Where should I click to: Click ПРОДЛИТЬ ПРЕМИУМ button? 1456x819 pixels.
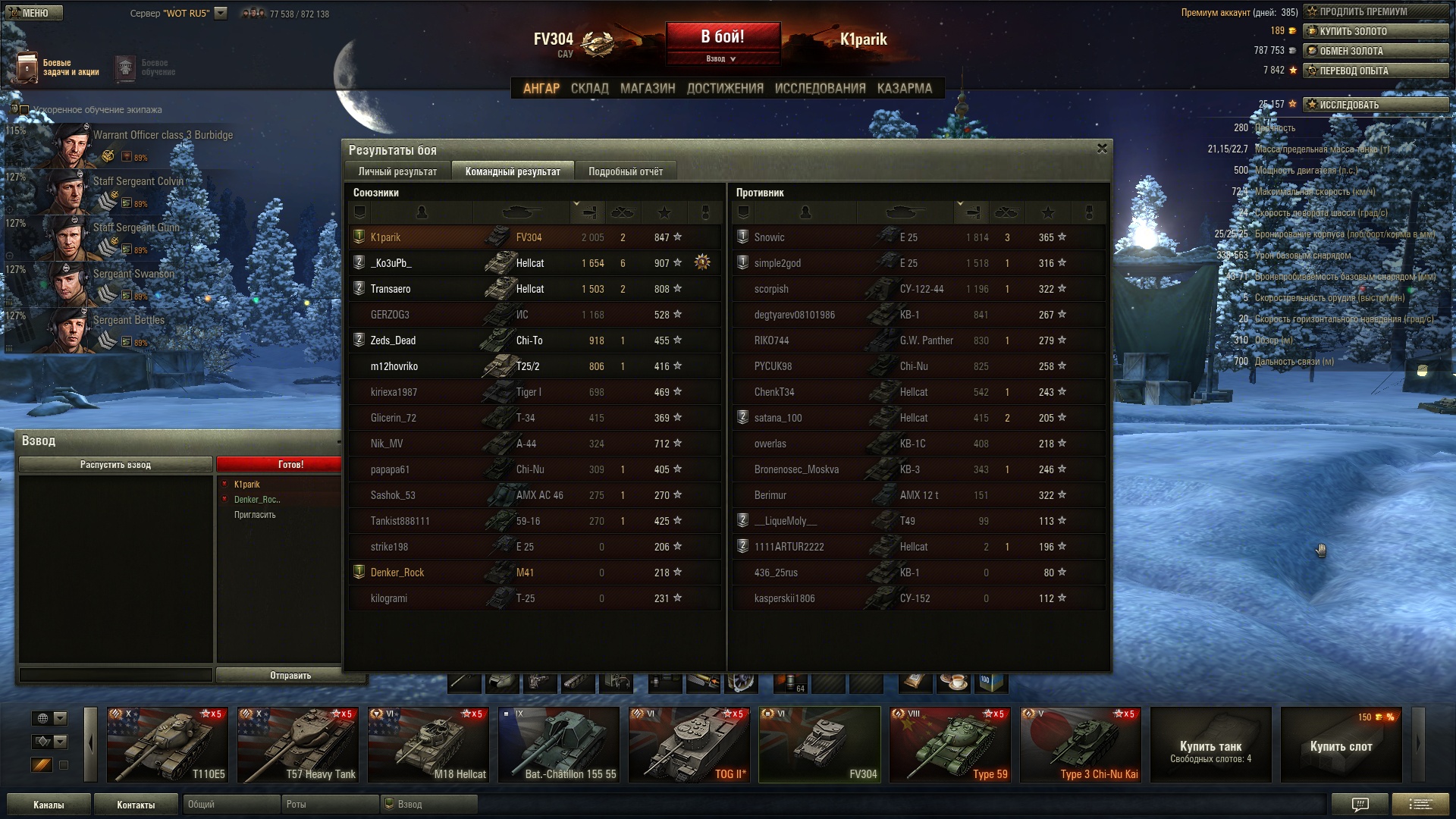[x=1375, y=11]
